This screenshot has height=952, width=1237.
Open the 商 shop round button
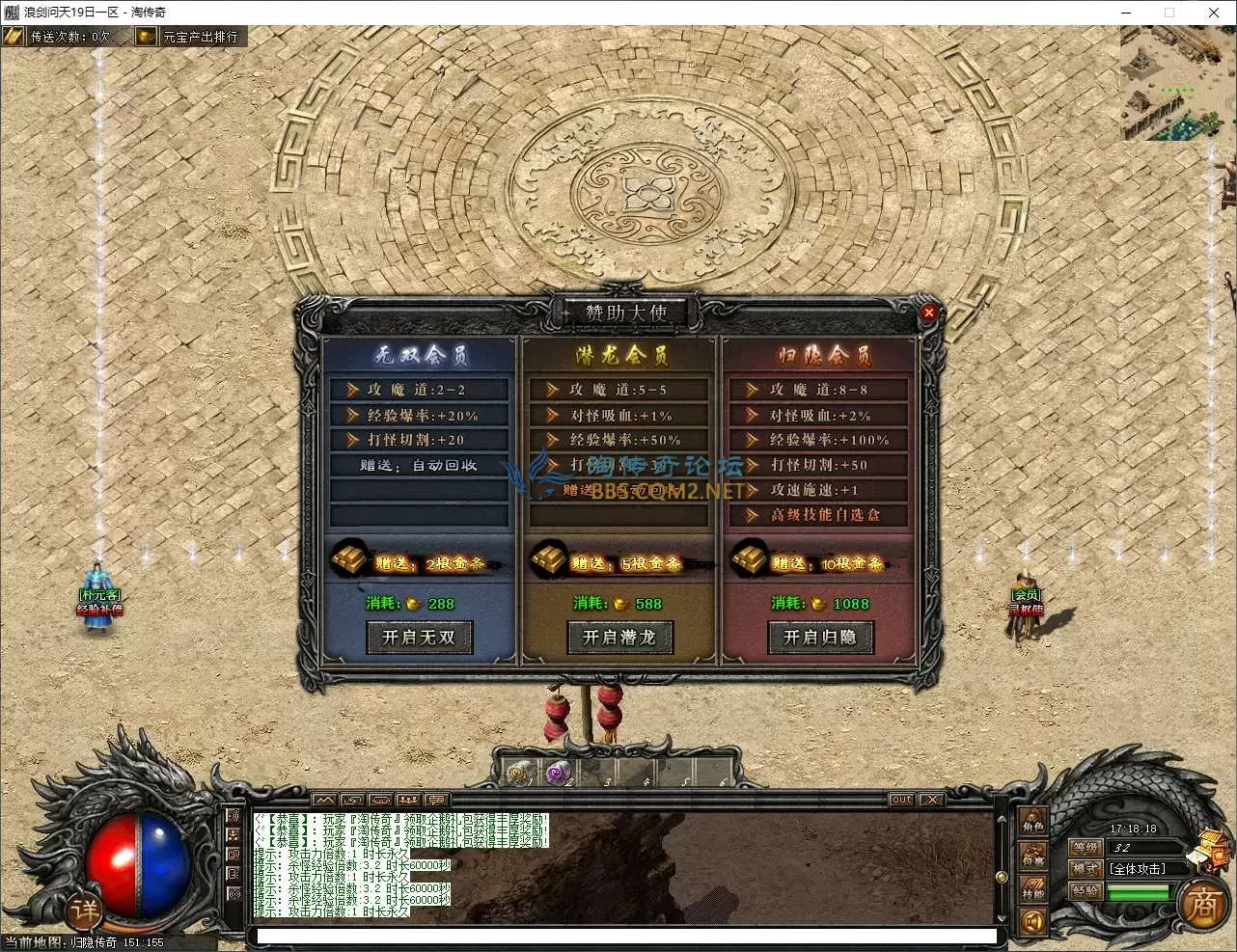[x=1202, y=905]
